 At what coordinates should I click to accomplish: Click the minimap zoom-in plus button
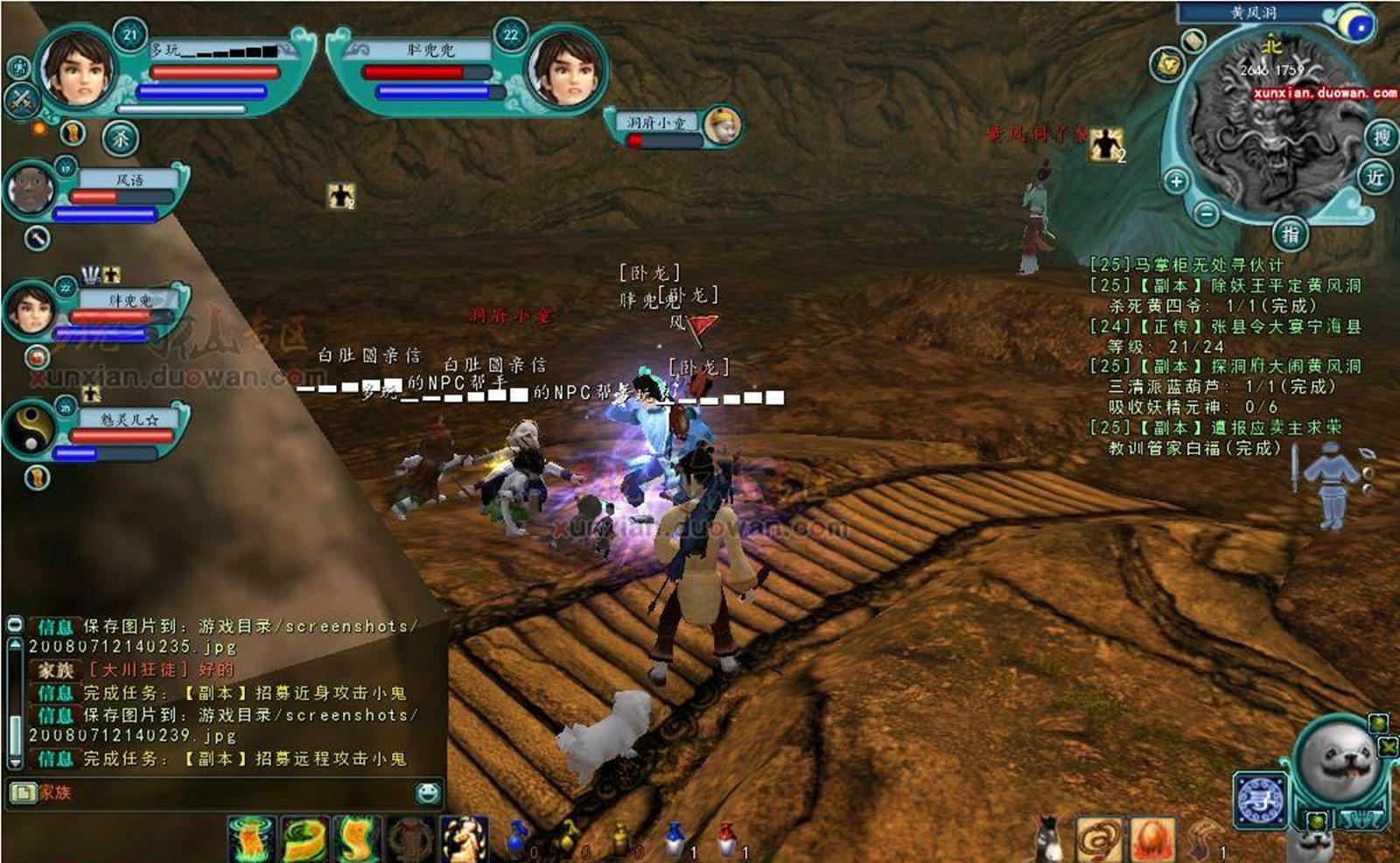click(1176, 181)
